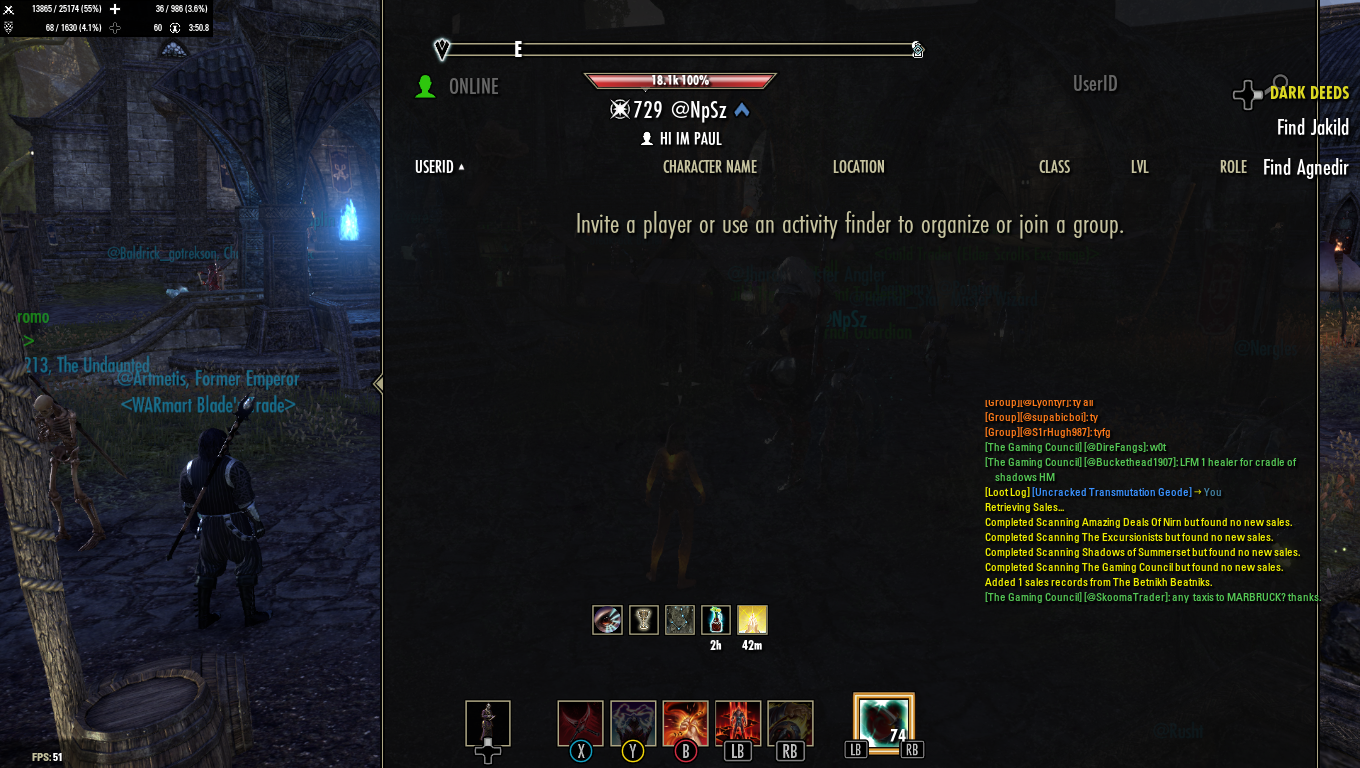Image resolution: width=1360 pixels, height=768 pixels.
Task: Sort the group list by ROLE
Action: [x=1233, y=167]
